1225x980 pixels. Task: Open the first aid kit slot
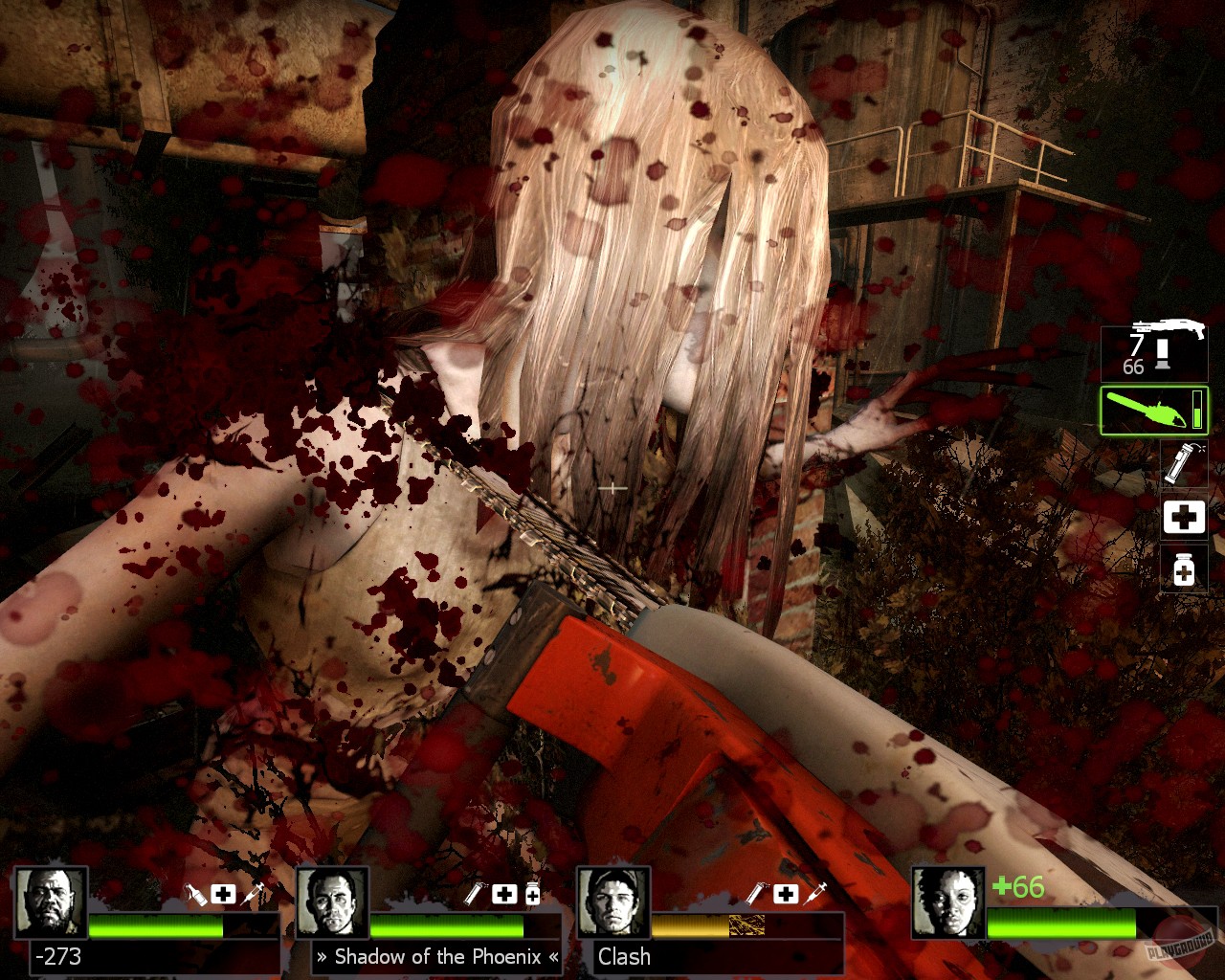(1183, 517)
